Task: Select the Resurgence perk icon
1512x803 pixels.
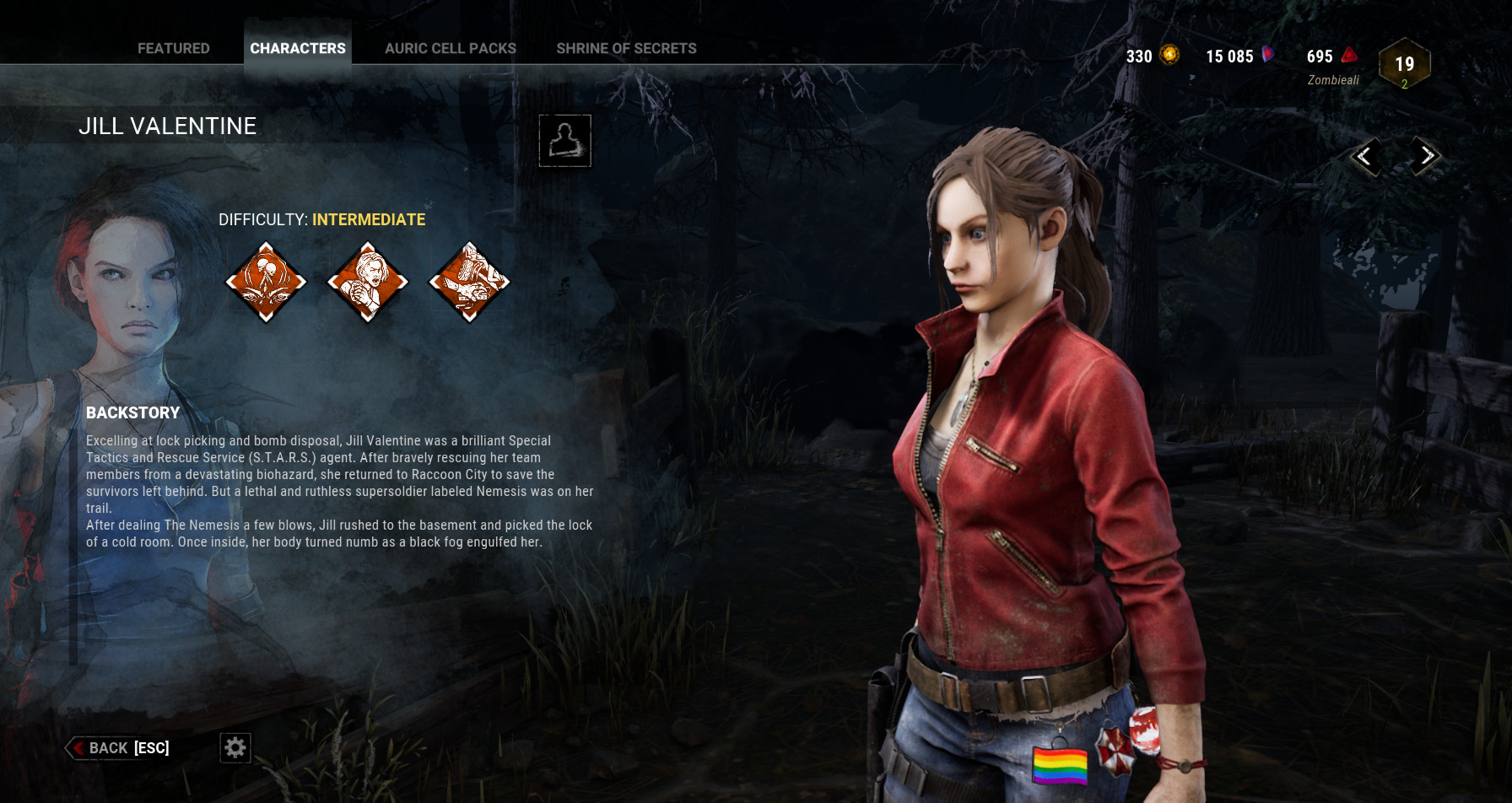Action: pos(367,283)
